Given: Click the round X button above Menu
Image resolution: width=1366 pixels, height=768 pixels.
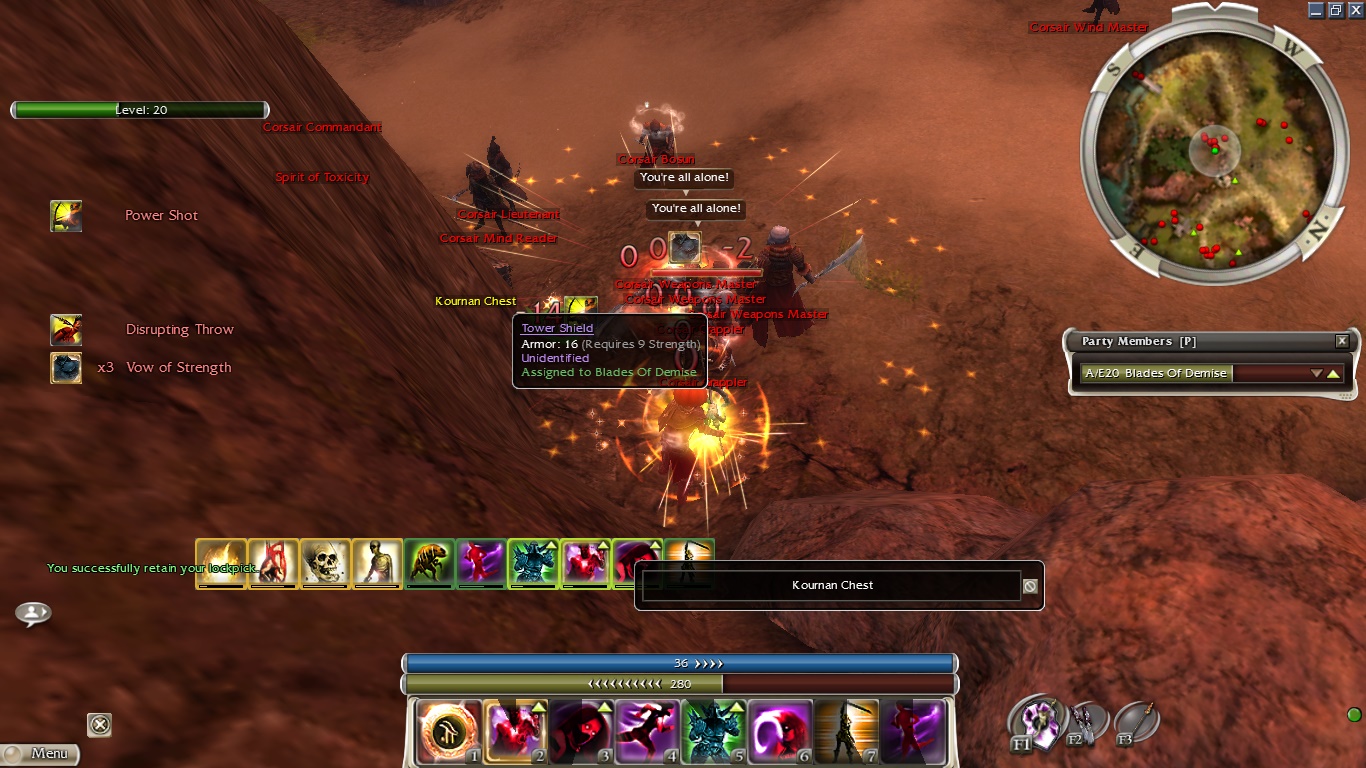Looking at the screenshot, I should point(99,724).
